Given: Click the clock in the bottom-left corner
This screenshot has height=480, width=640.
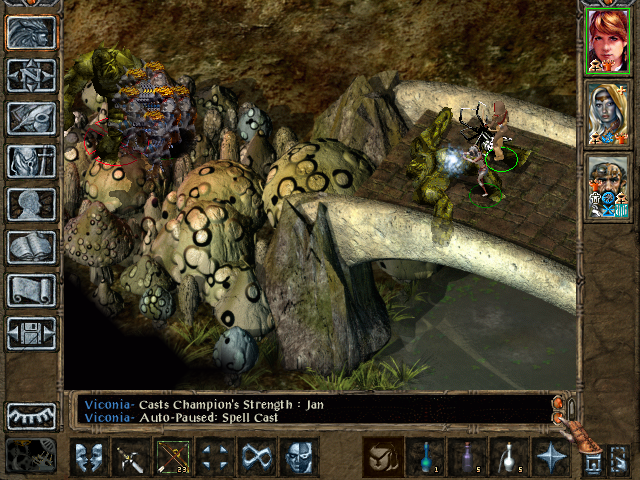Looking at the screenshot, I should (31, 456).
